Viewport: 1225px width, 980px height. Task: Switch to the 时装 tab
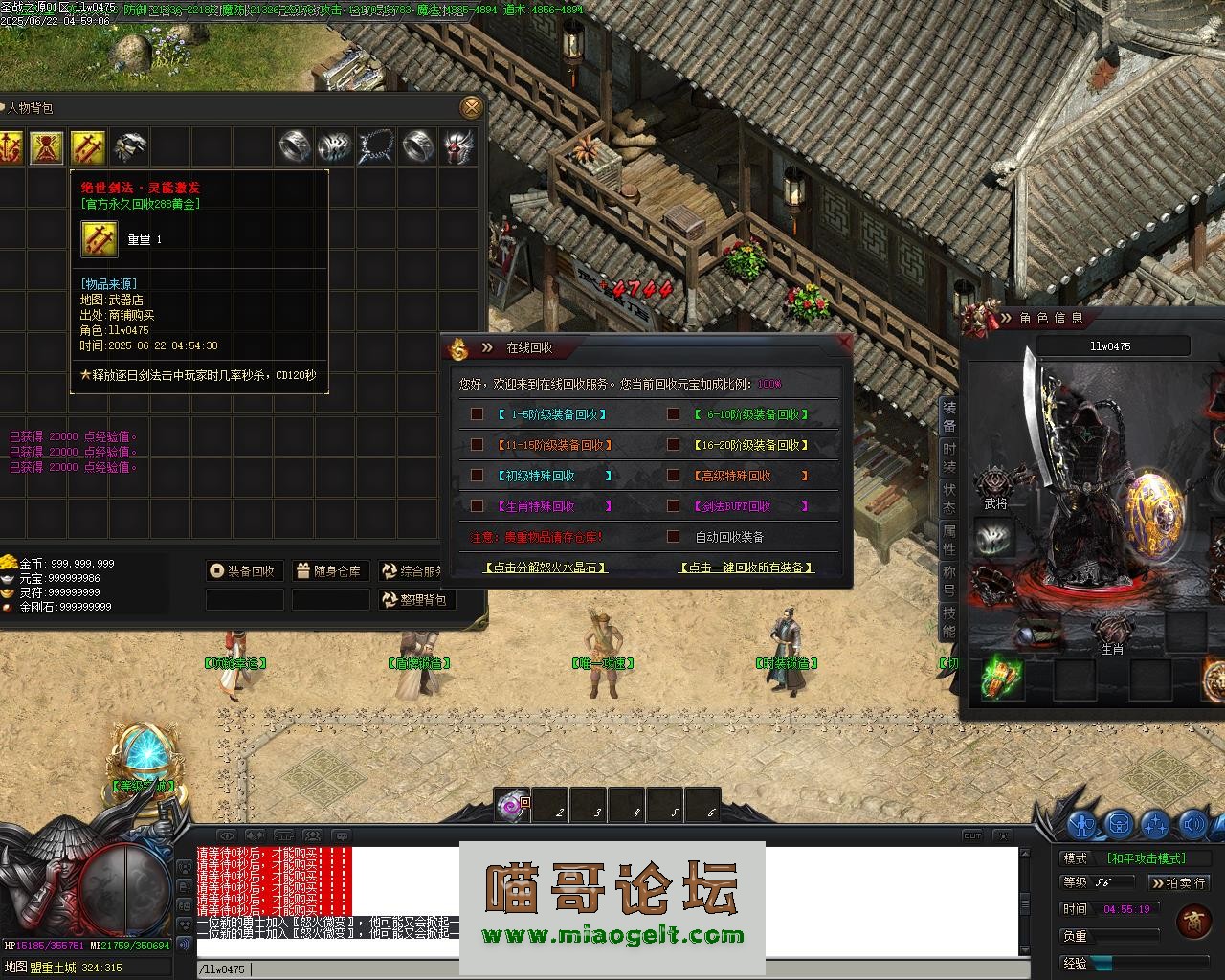coord(948,457)
